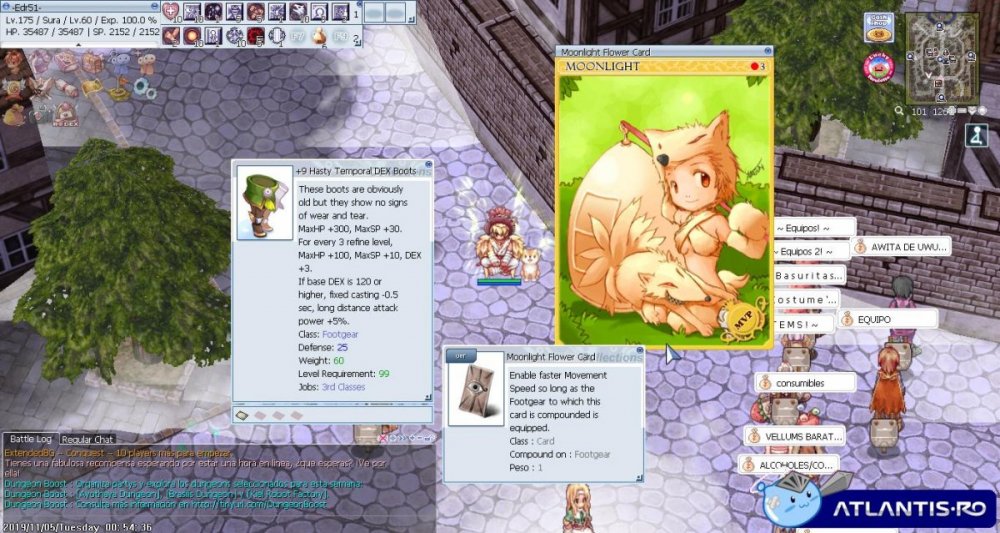The height and width of the screenshot is (533, 1000).
Task: Open the EQUIPO vendor shop sign
Action: (887, 319)
